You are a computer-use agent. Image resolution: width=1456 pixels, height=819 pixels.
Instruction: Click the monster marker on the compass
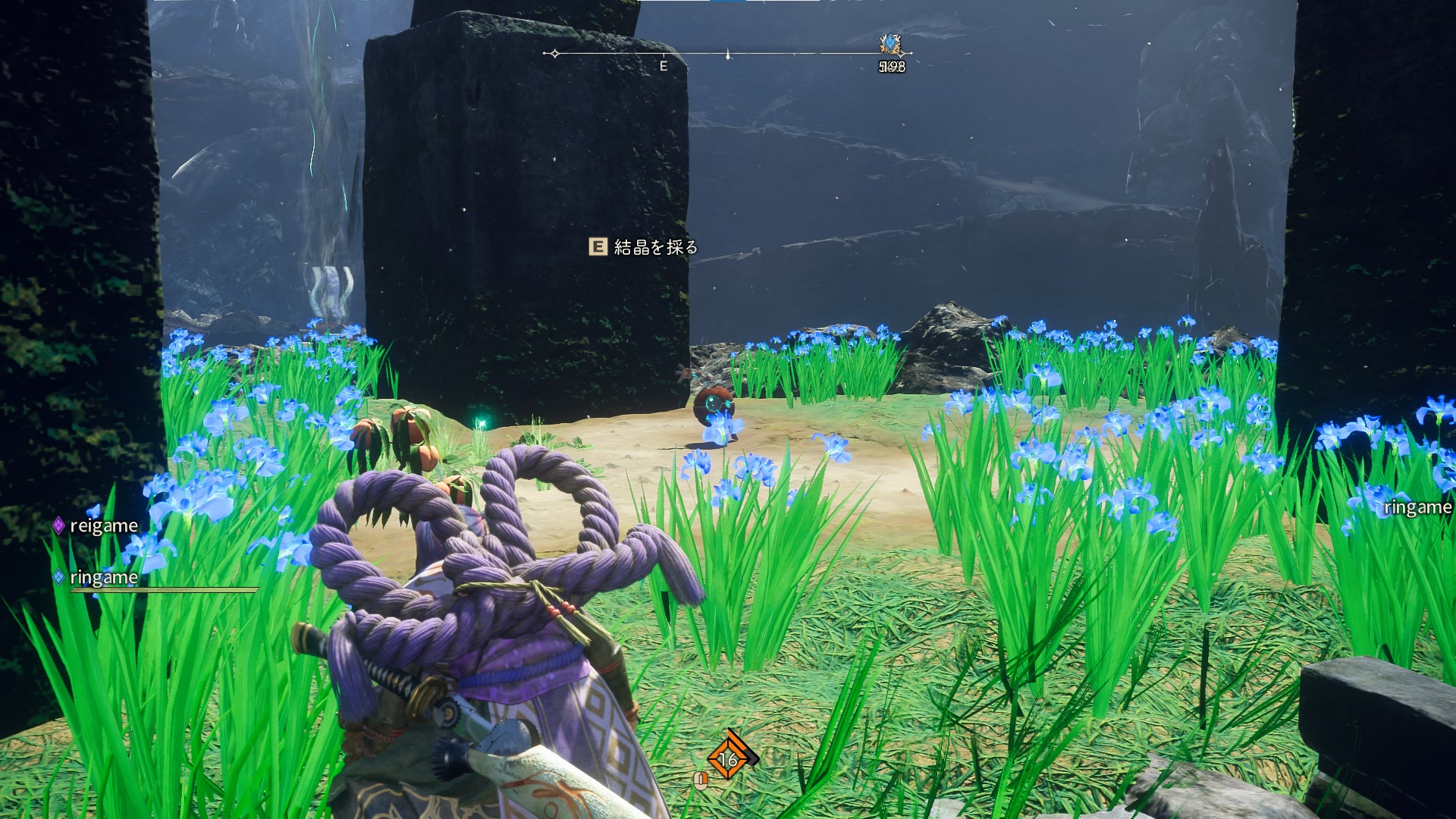tap(891, 45)
